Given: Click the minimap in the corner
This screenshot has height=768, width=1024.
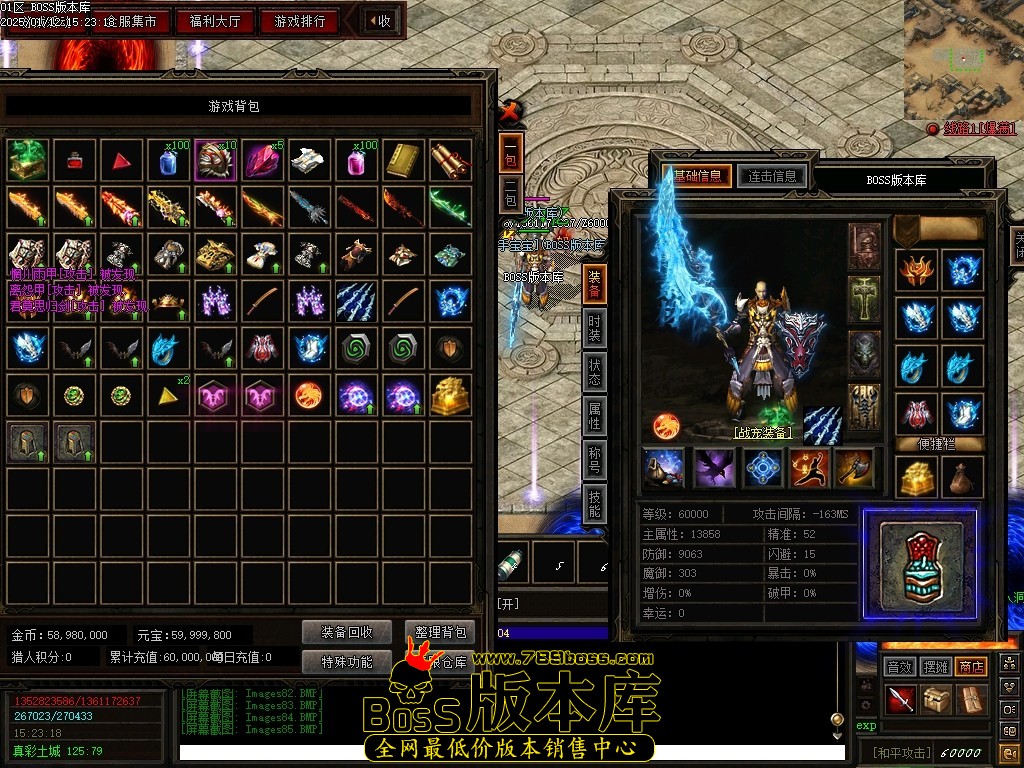Looking at the screenshot, I should click(964, 59).
